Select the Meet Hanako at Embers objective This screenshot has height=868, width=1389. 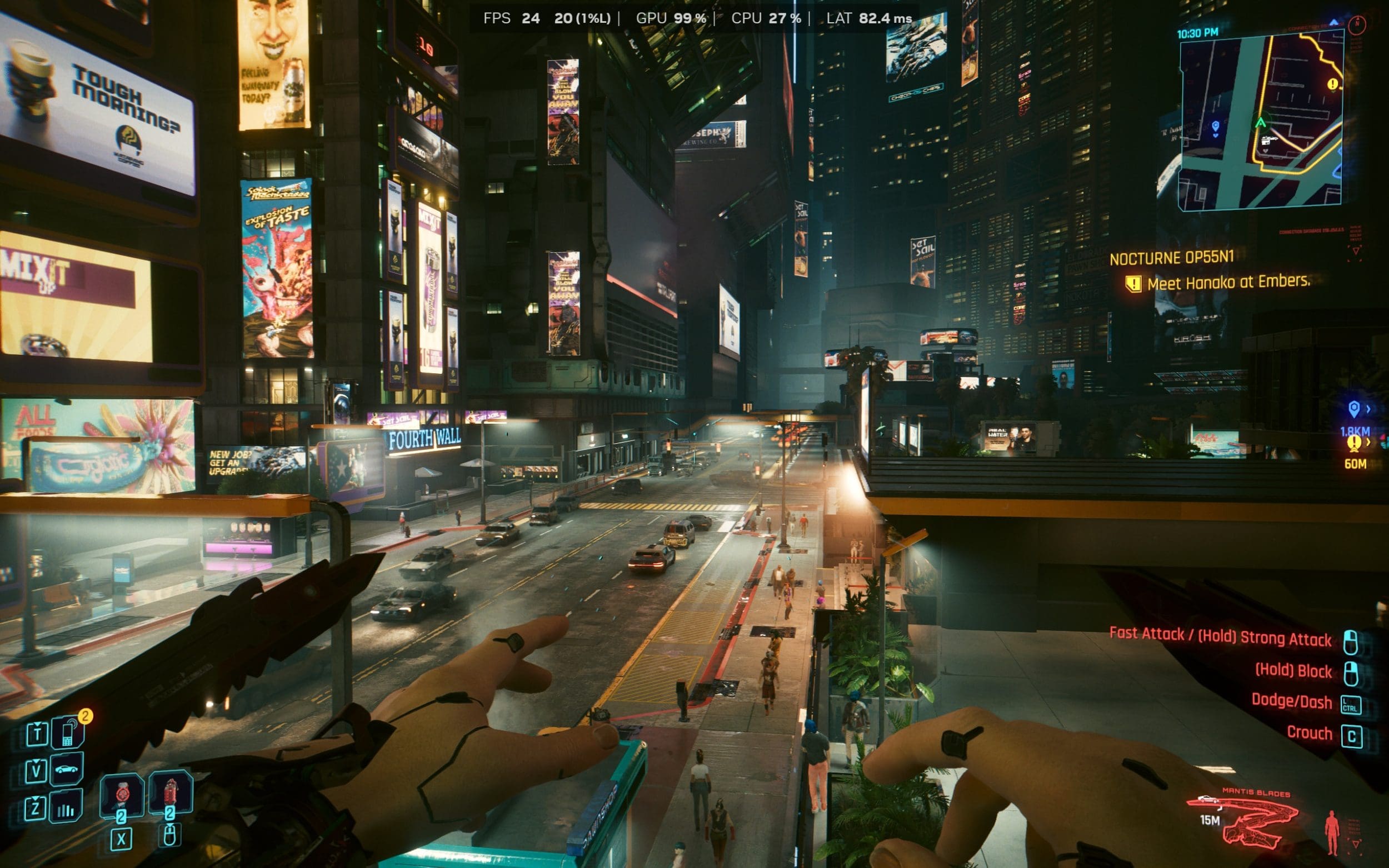pyautogui.click(x=1228, y=283)
